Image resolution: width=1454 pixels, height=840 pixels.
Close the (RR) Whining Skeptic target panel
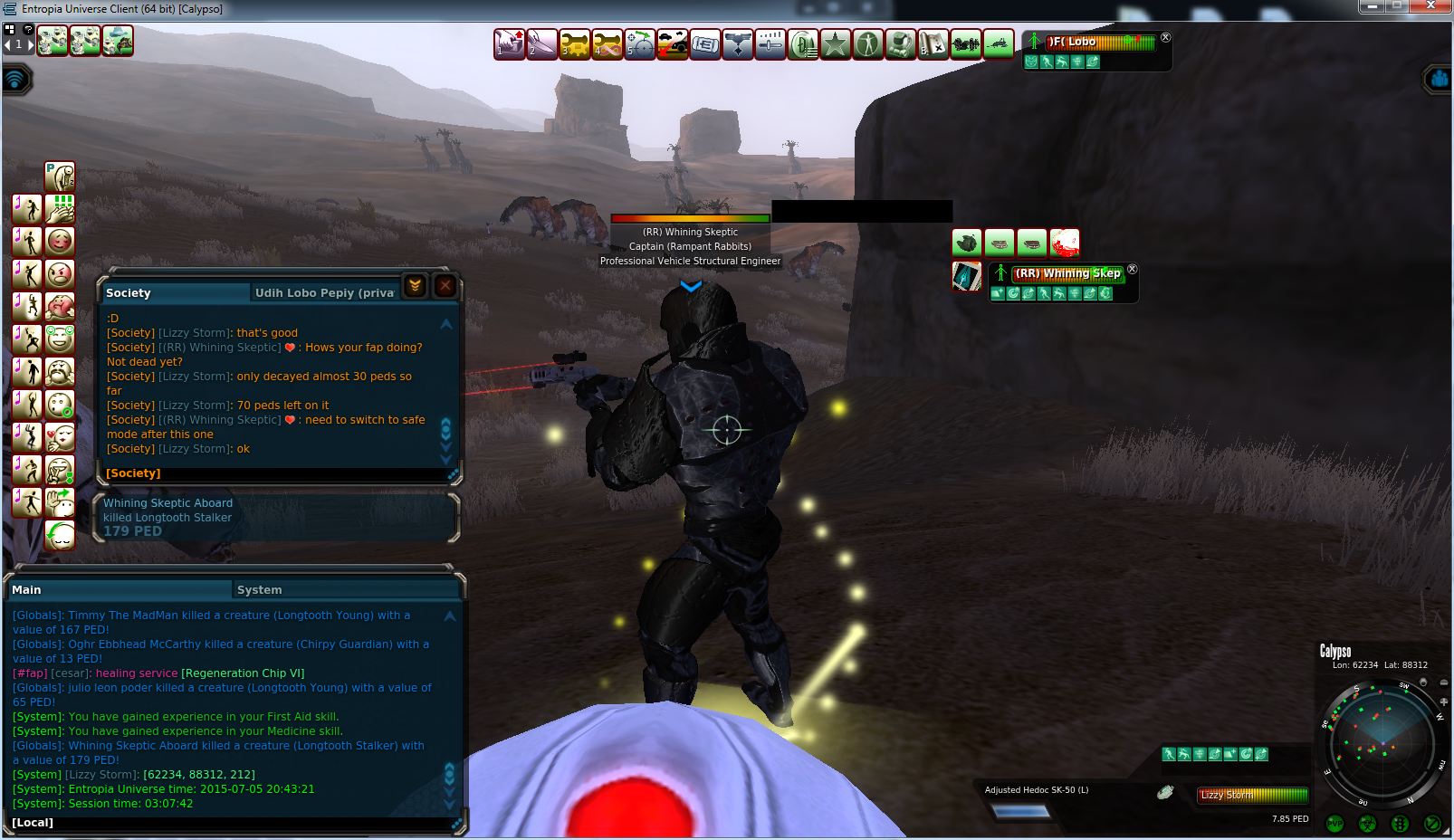(1132, 270)
